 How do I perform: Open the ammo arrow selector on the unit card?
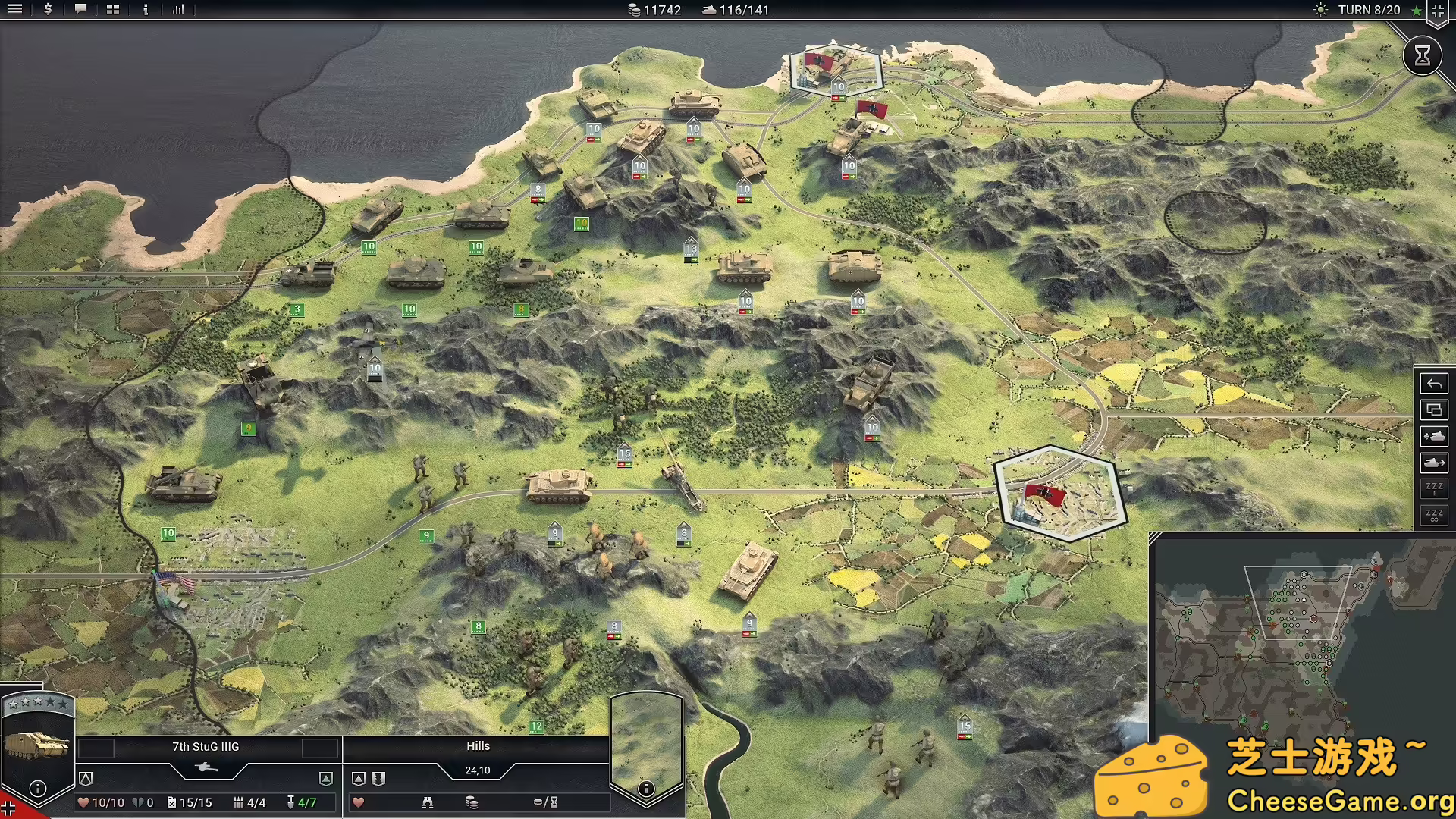click(x=328, y=778)
